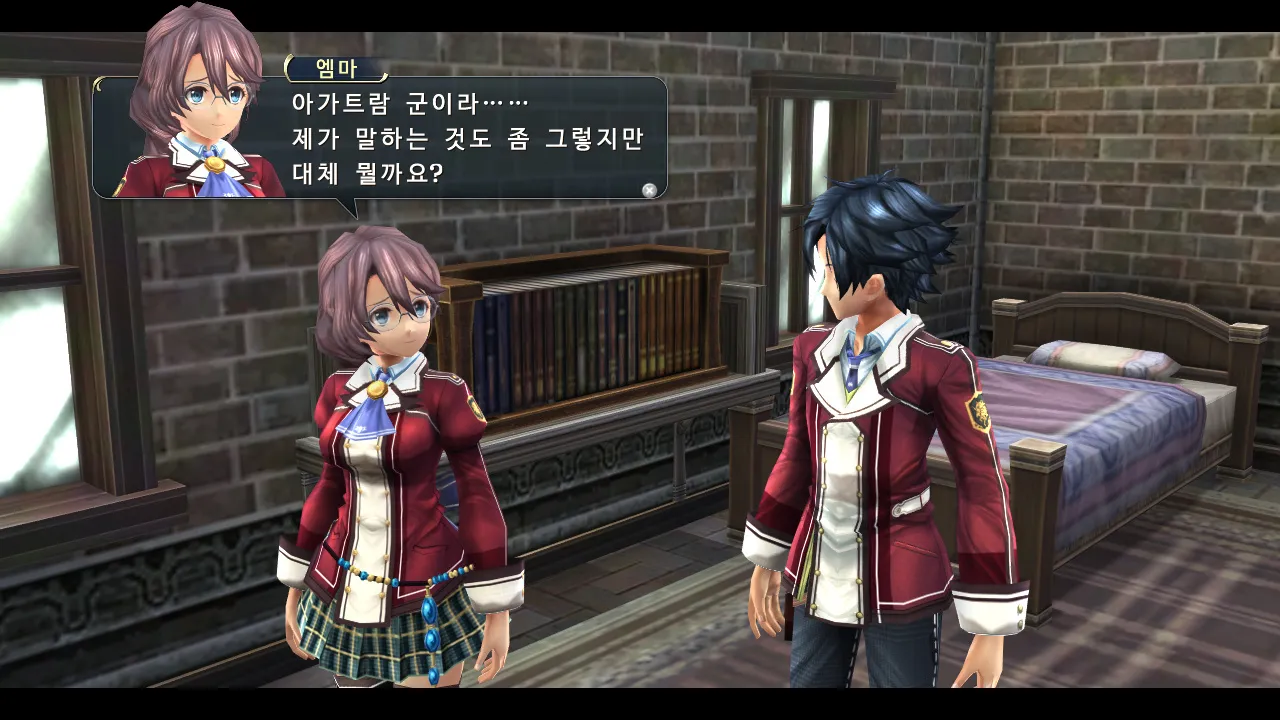Advance Emma's dialogue text box
This screenshot has width=1280, height=720.
click(x=649, y=190)
